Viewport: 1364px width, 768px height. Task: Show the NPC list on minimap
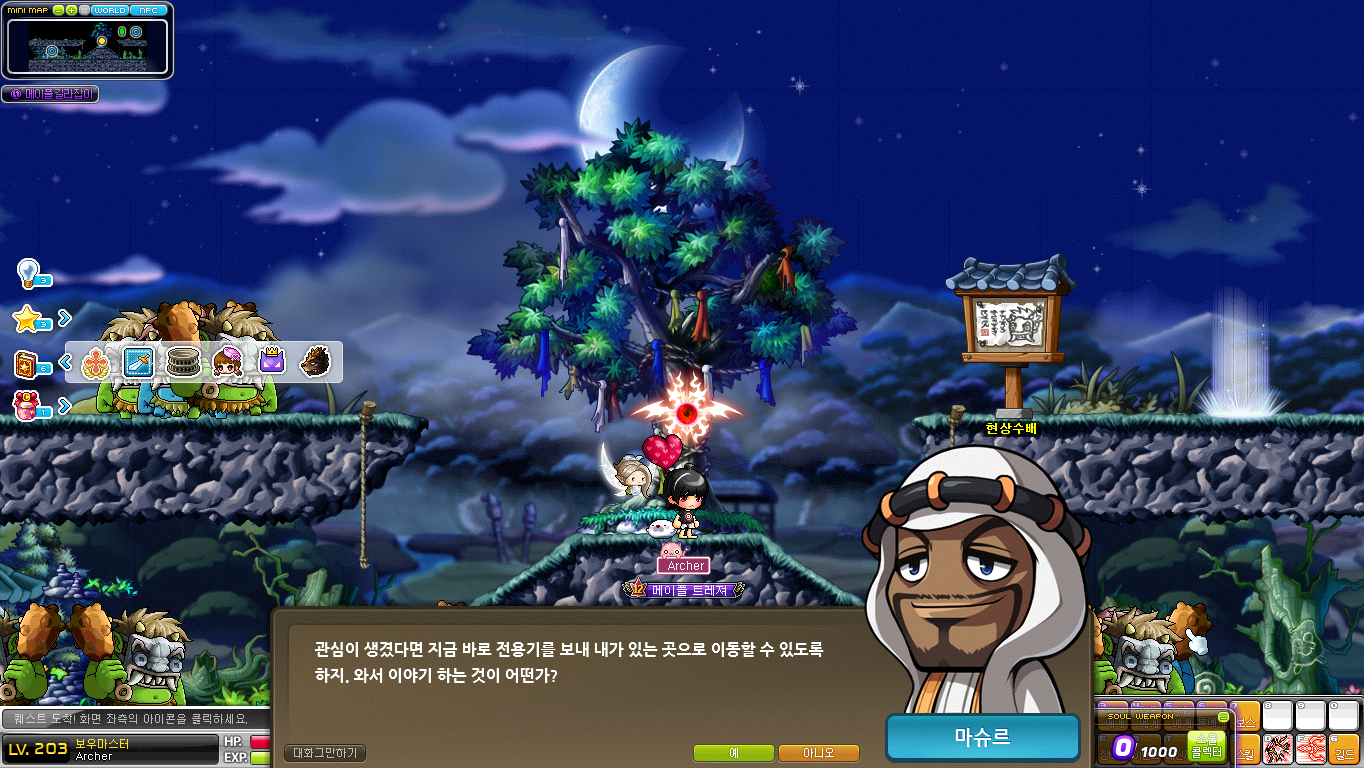point(149,10)
